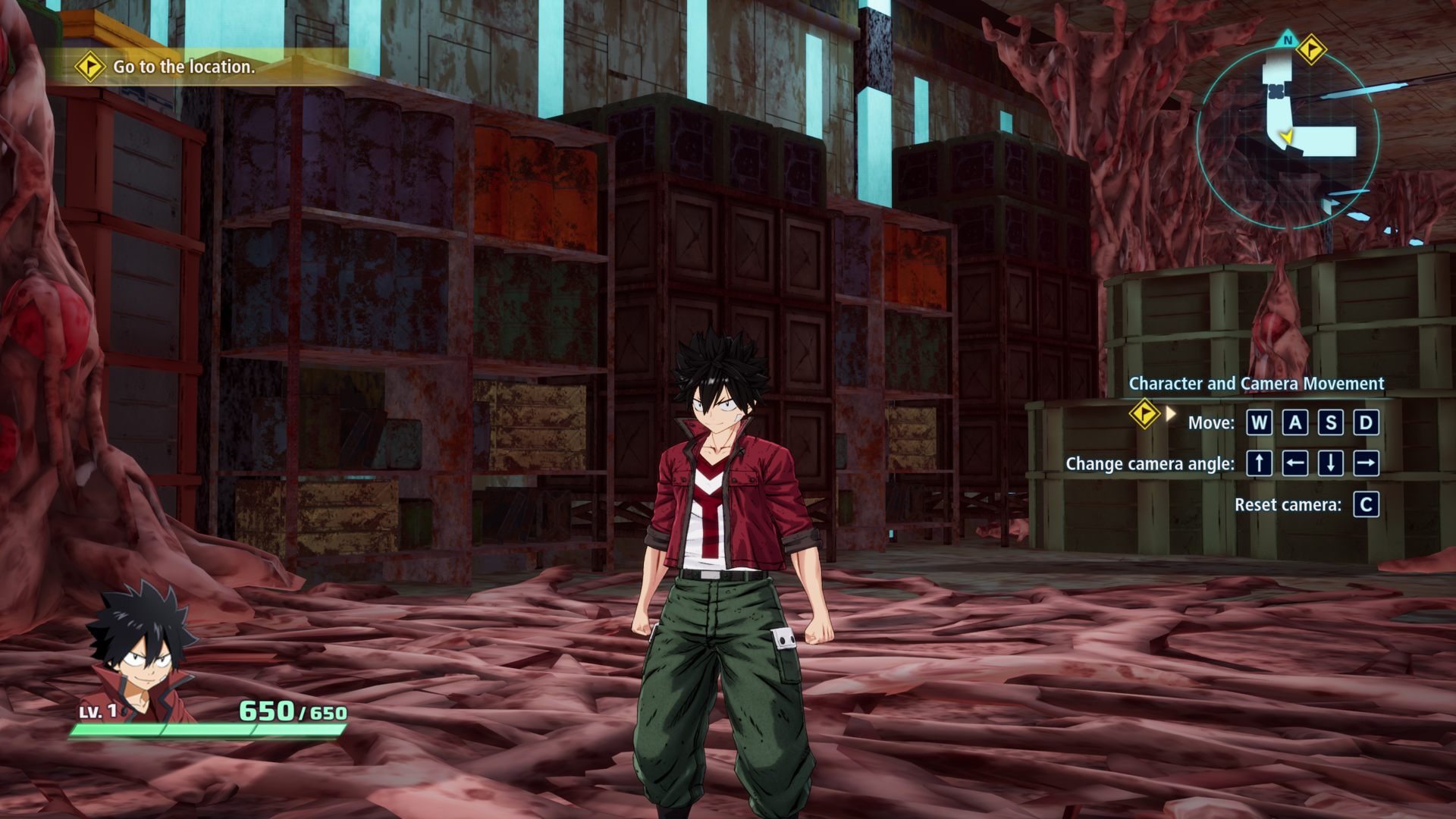Viewport: 1456px width, 819px height.
Task: Click the circular minimap
Action: click(1287, 138)
